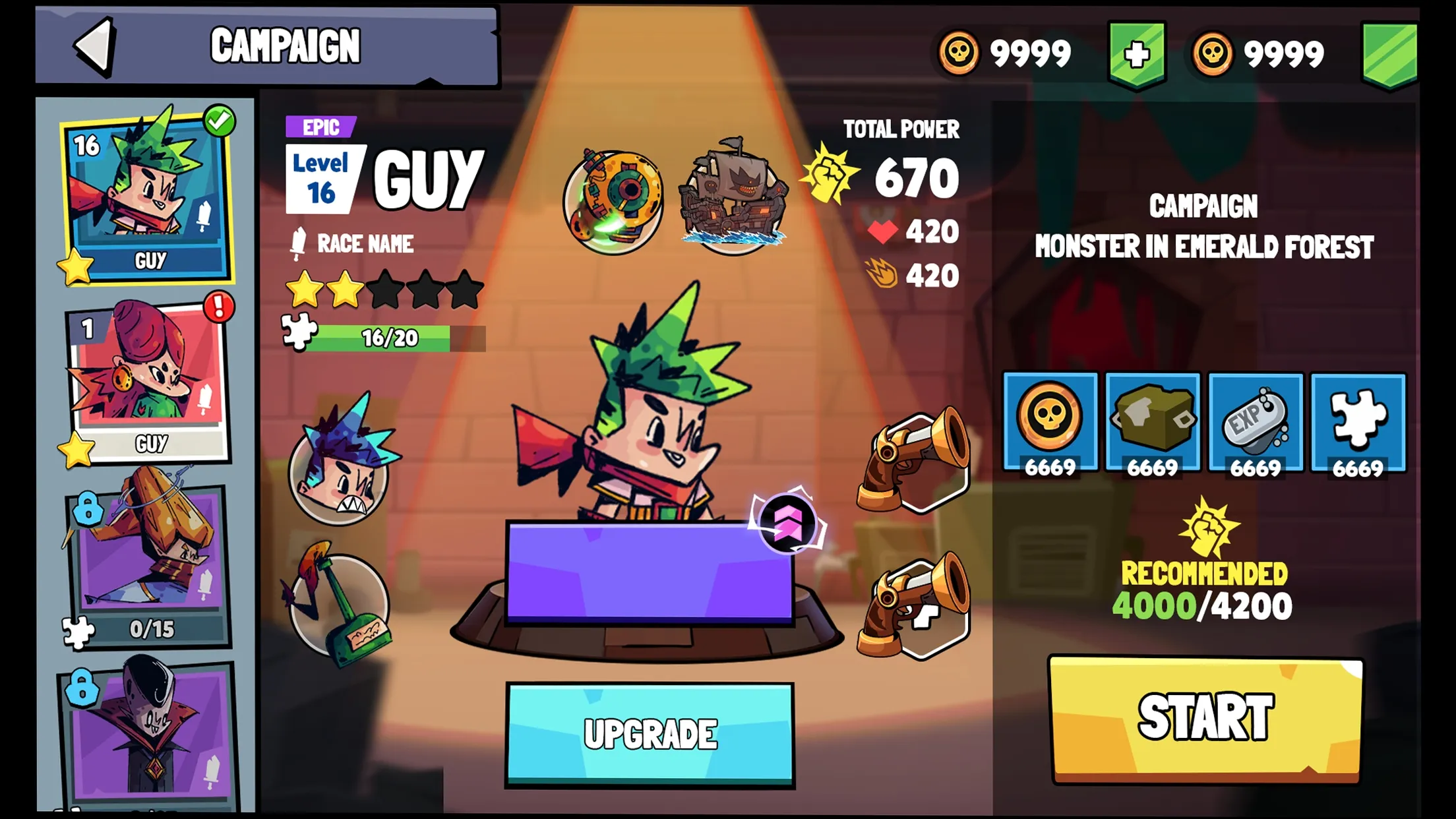Add coins with the green plus button
The width and height of the screenshot is (1456, 819).
[x=1137, y=54]
